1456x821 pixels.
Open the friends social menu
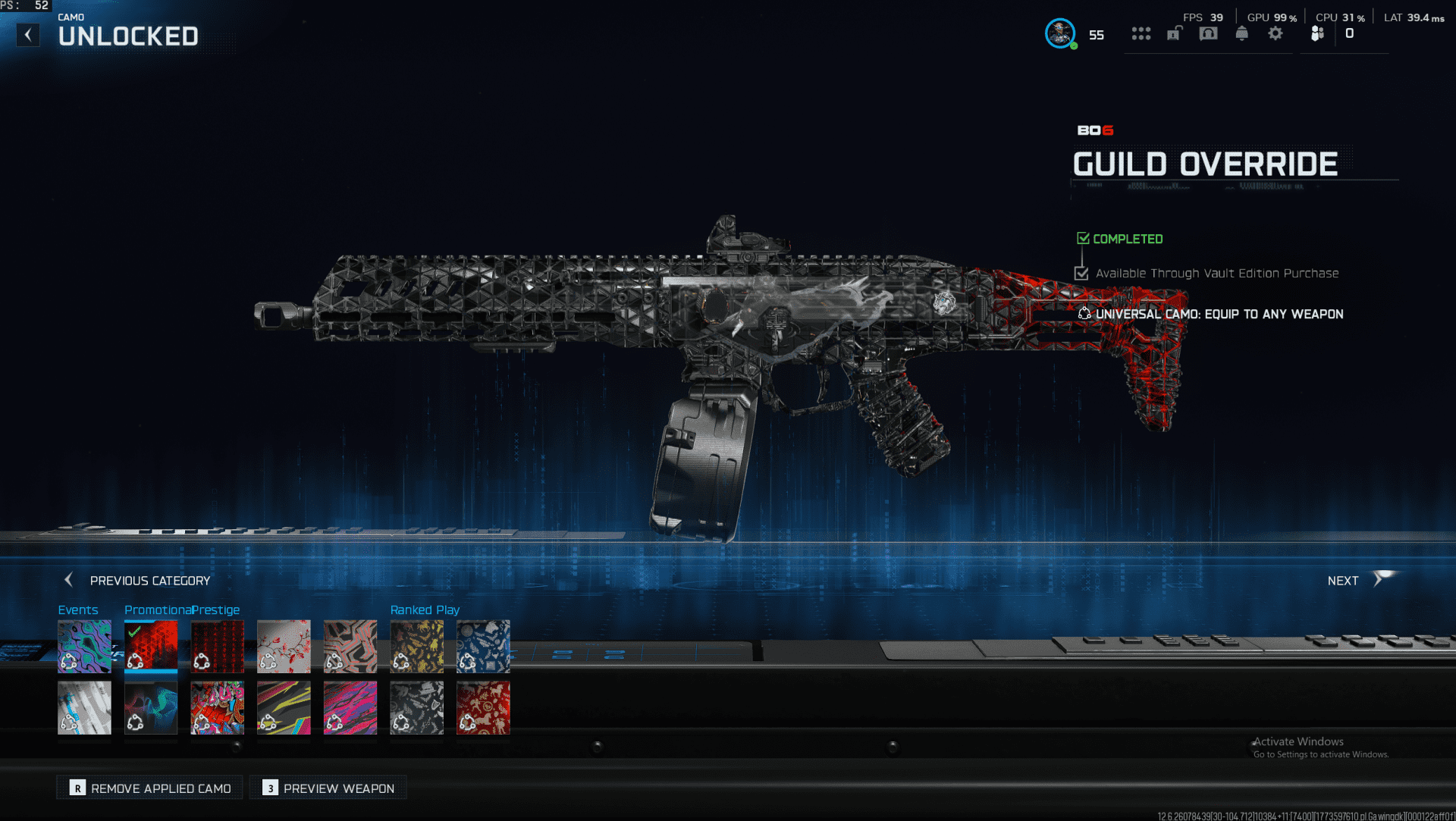1317,33
